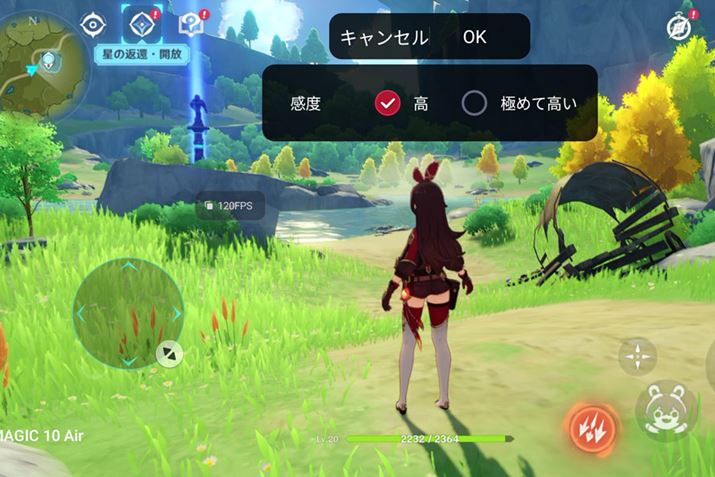Tap the virtual movement joystick
The image size is (715, 477).
point(128,312)
